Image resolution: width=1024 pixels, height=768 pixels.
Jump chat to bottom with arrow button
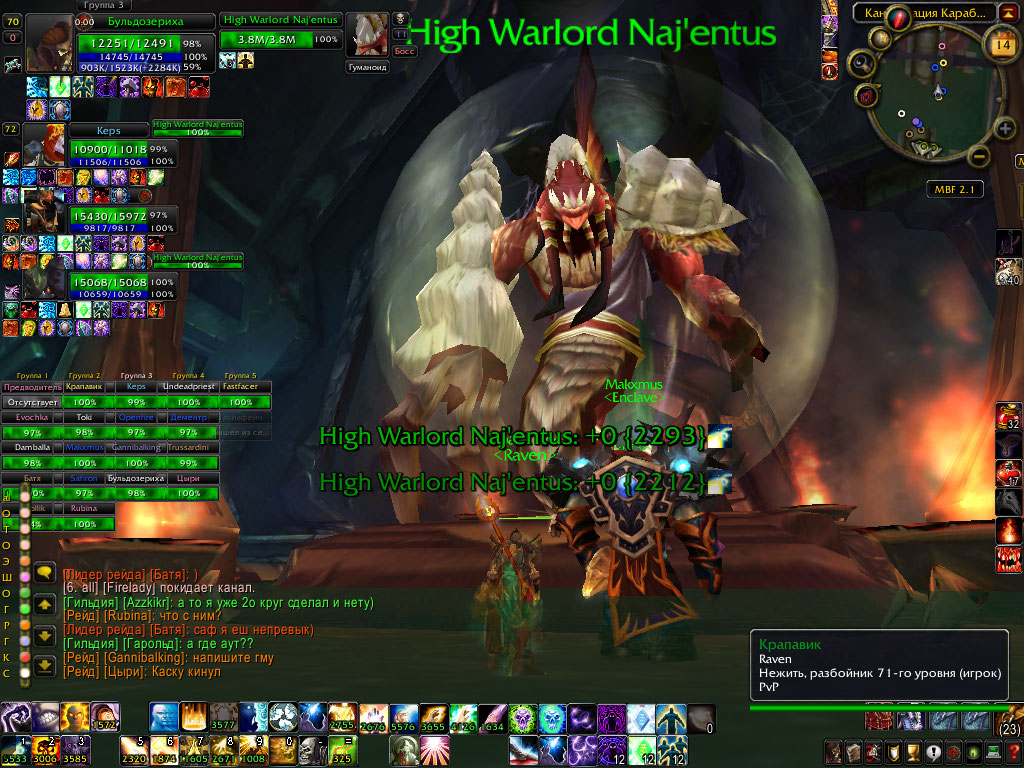click(x=44, y=665)
